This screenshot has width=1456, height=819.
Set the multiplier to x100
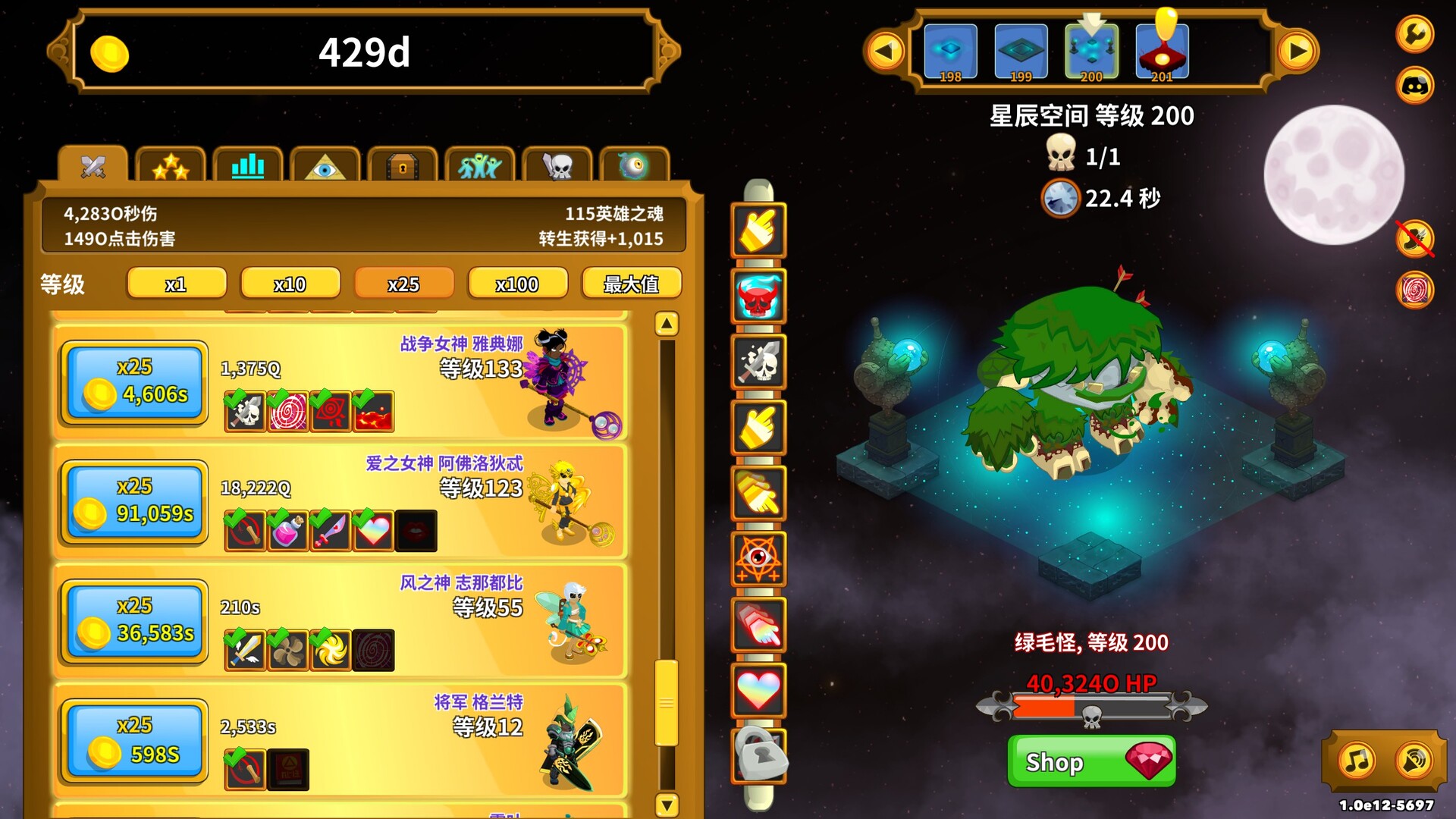[517, 284]
